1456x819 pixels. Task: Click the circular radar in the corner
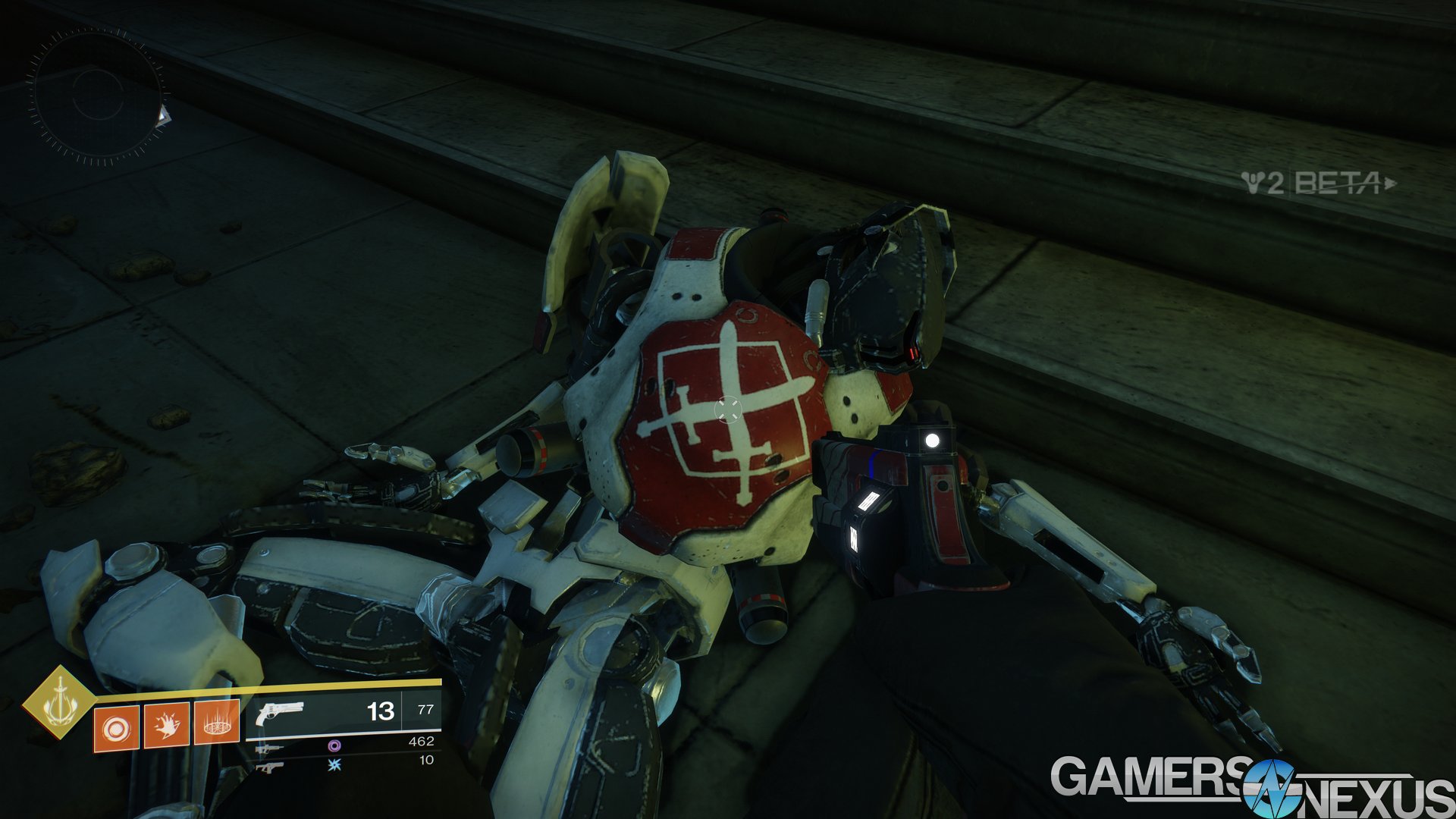pyautogui.click(x=97, y=96)
